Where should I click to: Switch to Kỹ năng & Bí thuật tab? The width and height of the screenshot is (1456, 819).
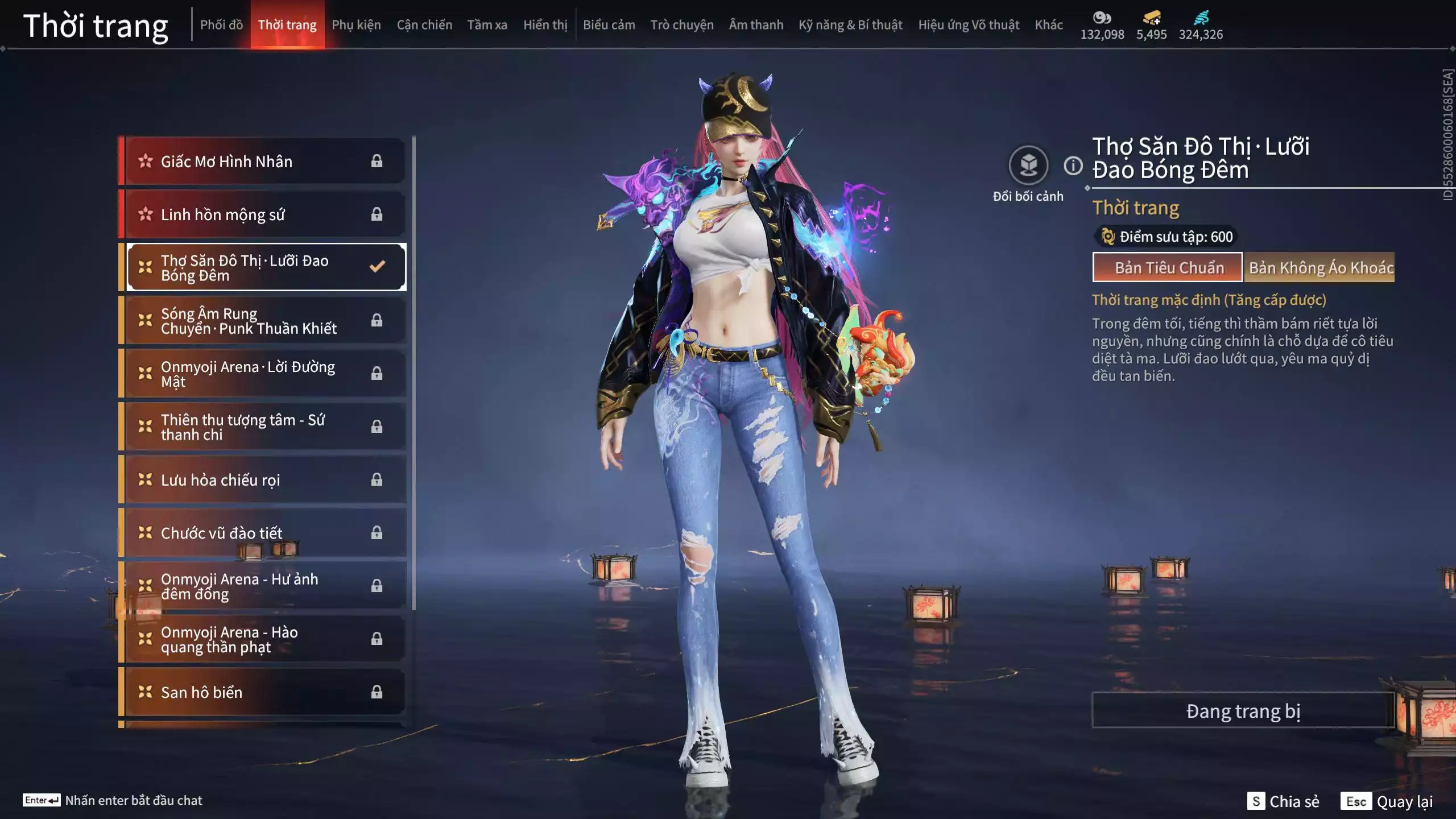click(850, 25)
